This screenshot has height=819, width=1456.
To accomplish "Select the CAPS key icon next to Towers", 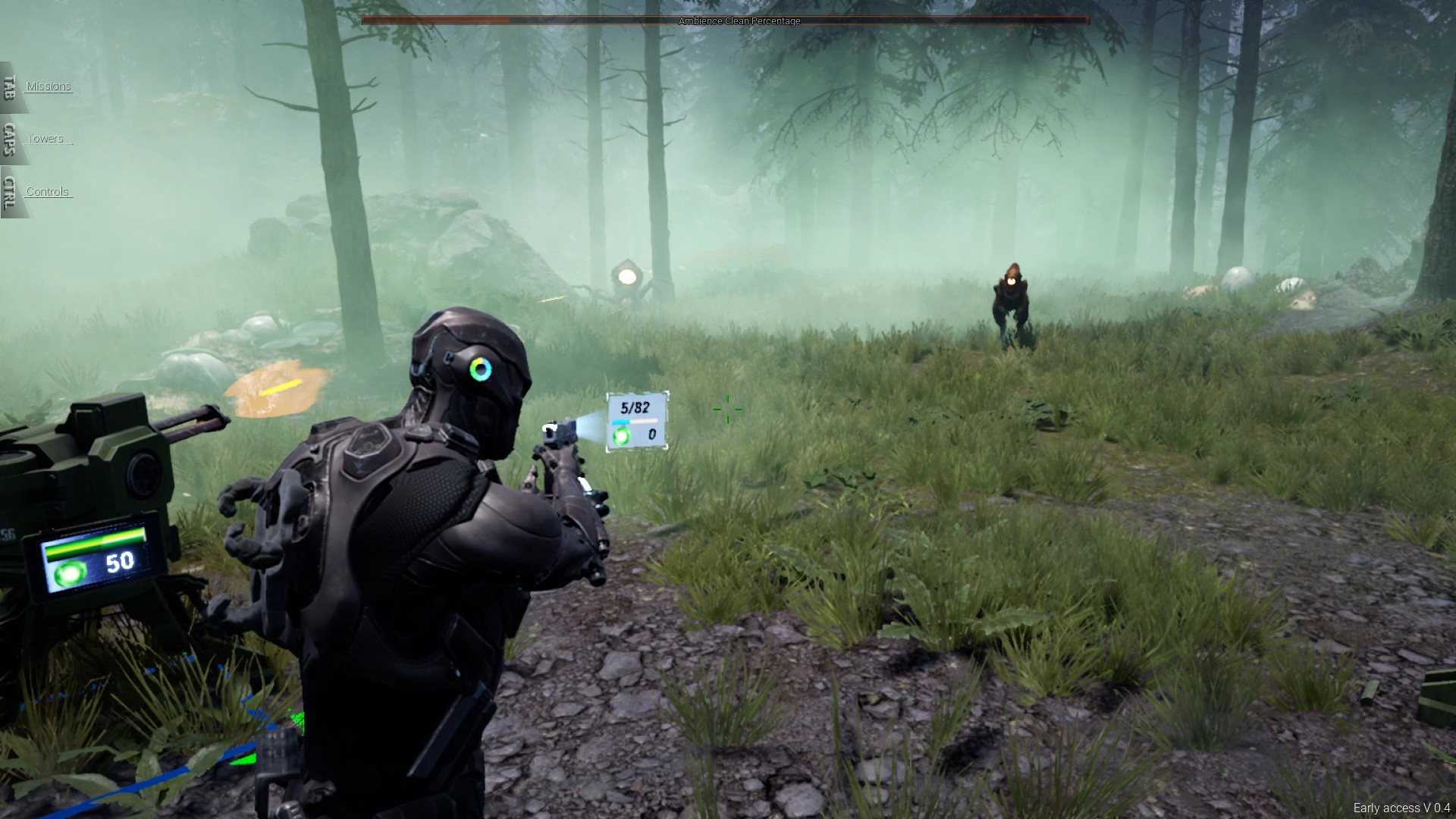I will (8, 141).
